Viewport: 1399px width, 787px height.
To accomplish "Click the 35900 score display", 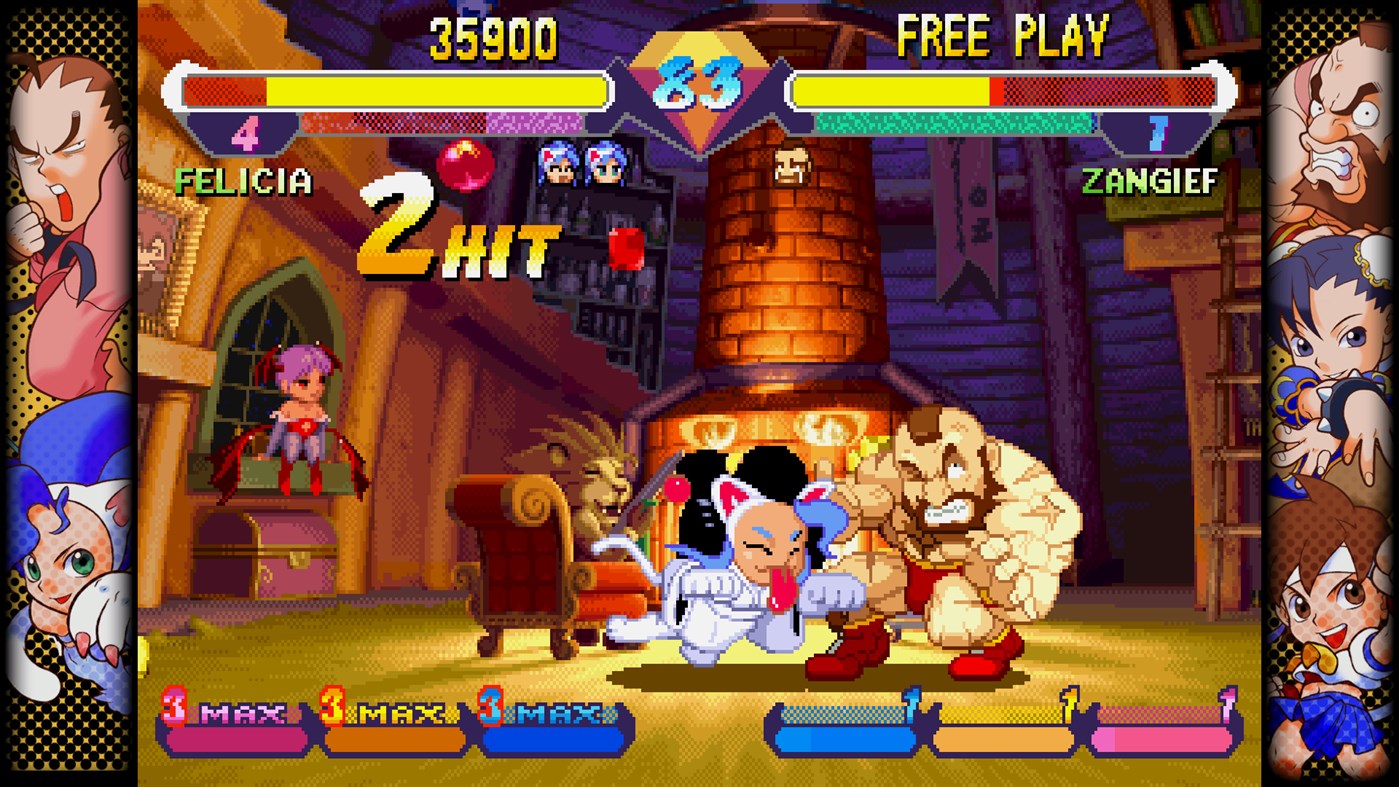I will pos(495,40).
